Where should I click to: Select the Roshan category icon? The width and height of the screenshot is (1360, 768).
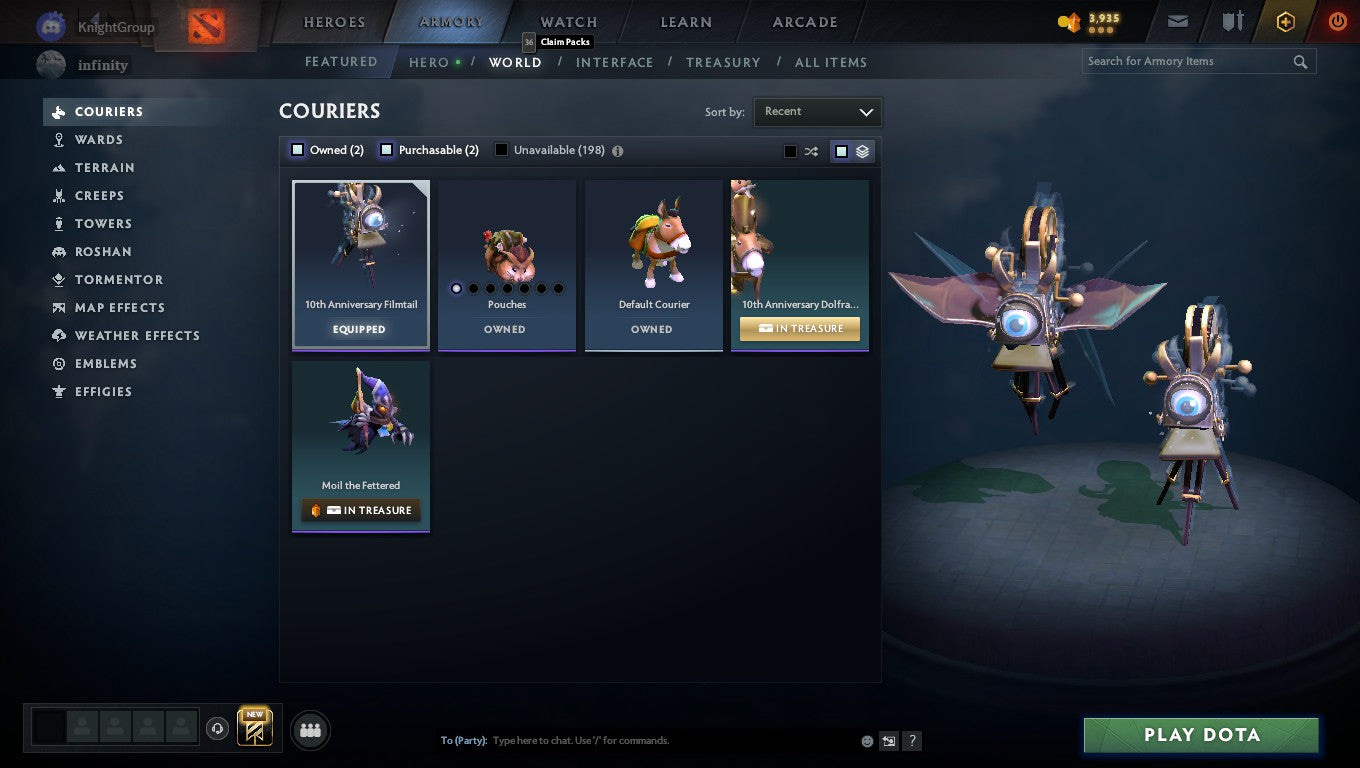coord(60,251)
